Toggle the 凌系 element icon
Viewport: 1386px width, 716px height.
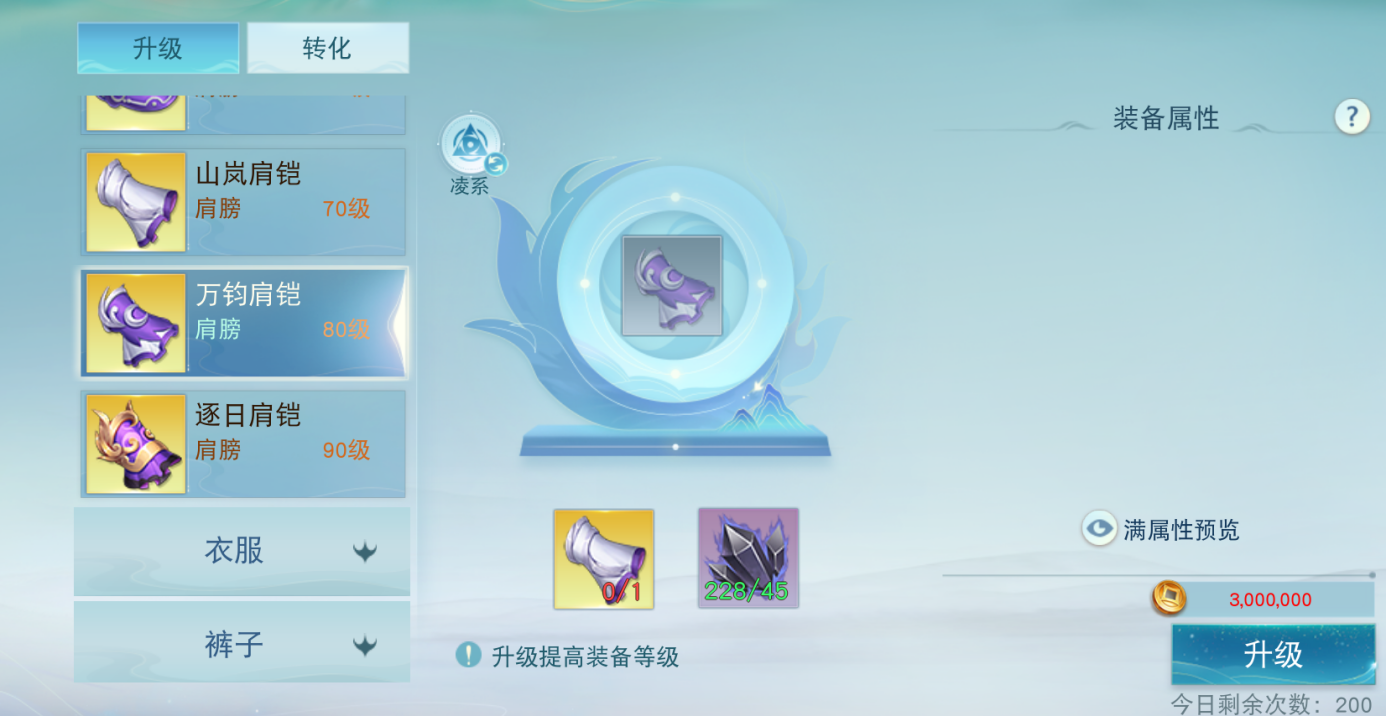tap(469, 146)
